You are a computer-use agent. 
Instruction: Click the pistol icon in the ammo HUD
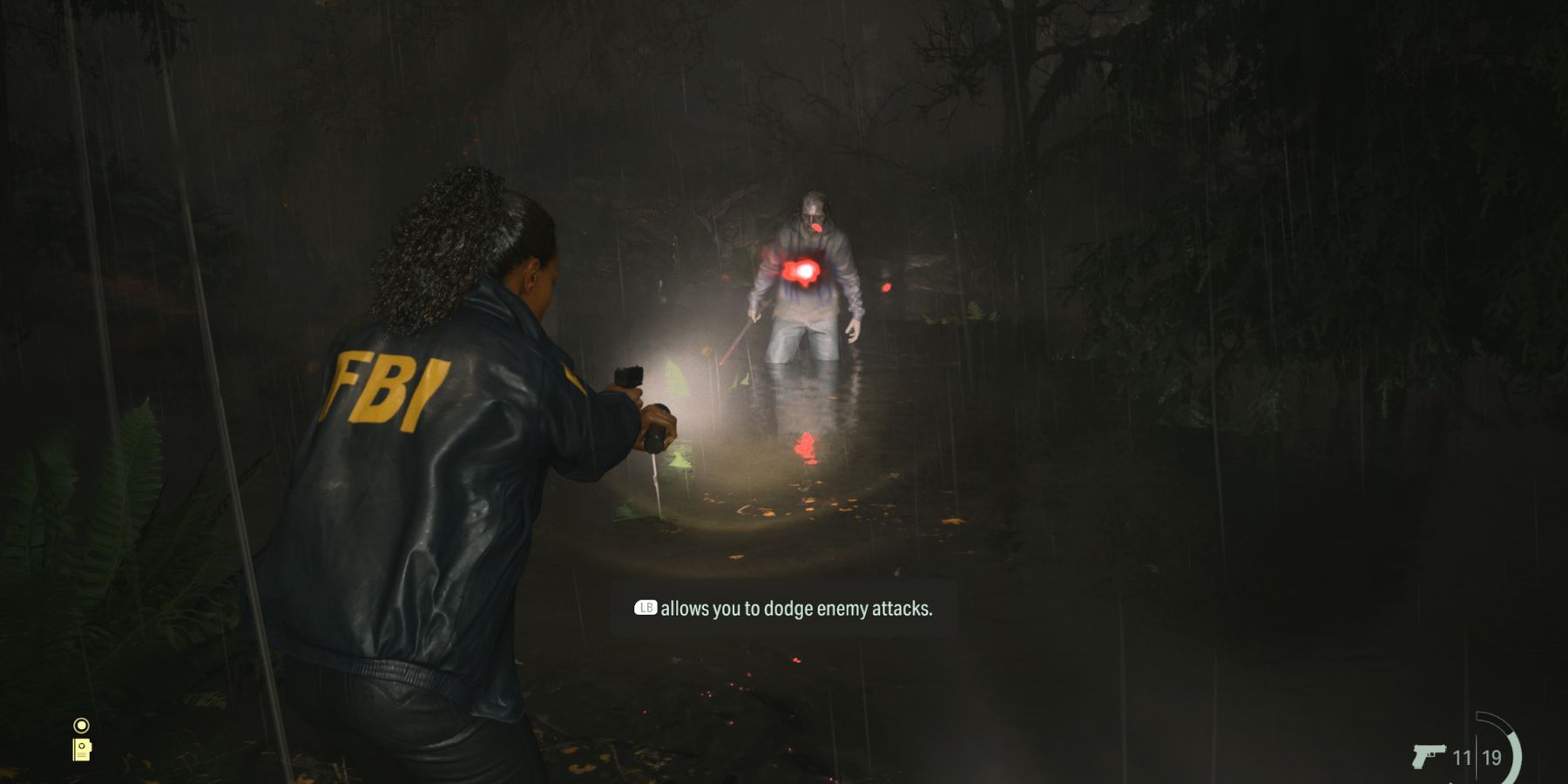1429,756
